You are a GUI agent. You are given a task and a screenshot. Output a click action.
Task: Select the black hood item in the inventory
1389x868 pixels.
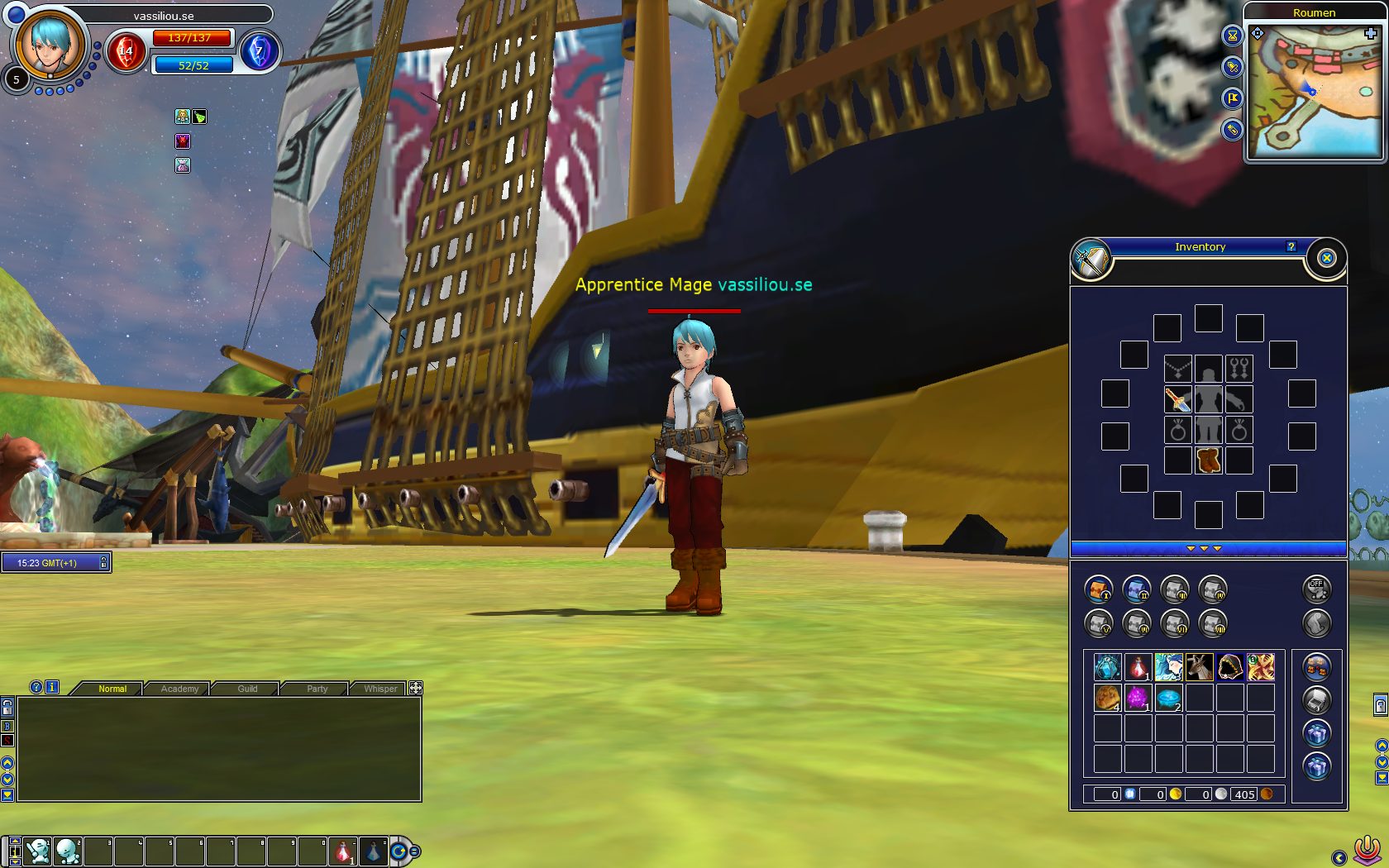[x=1229, y=666]
